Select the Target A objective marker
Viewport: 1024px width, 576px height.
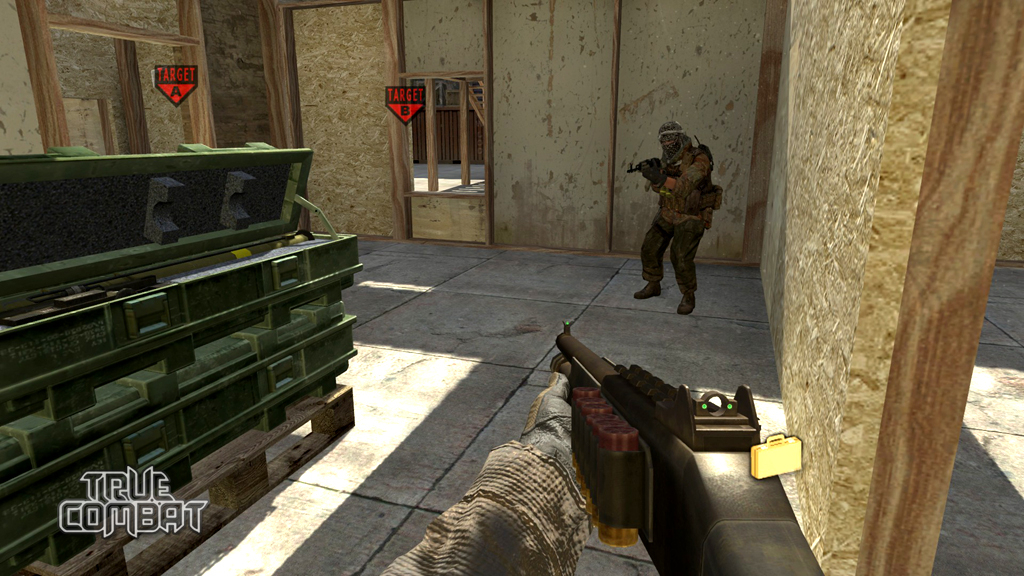pos(175,84)
